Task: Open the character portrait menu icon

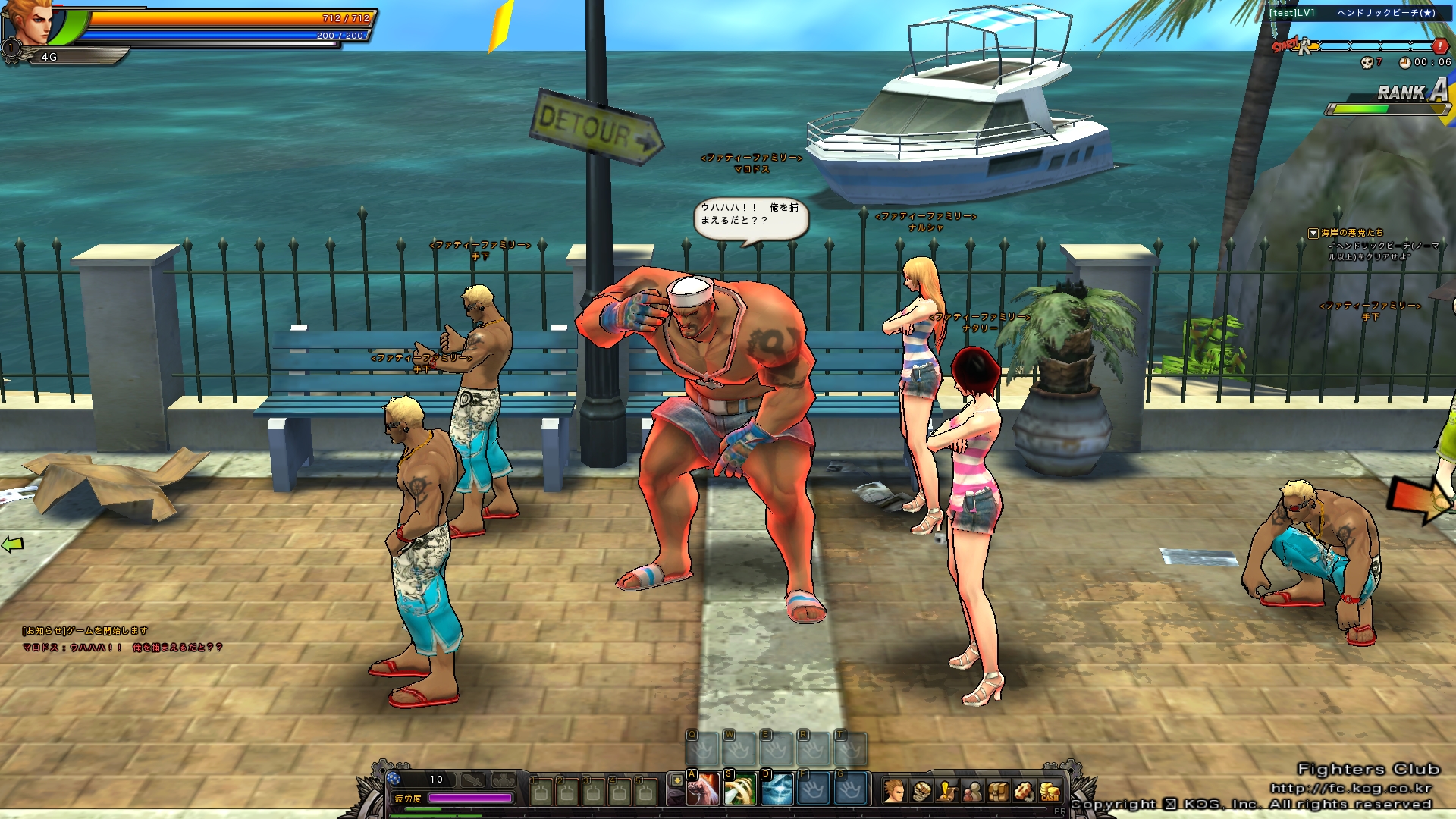Action: (895, 792)
